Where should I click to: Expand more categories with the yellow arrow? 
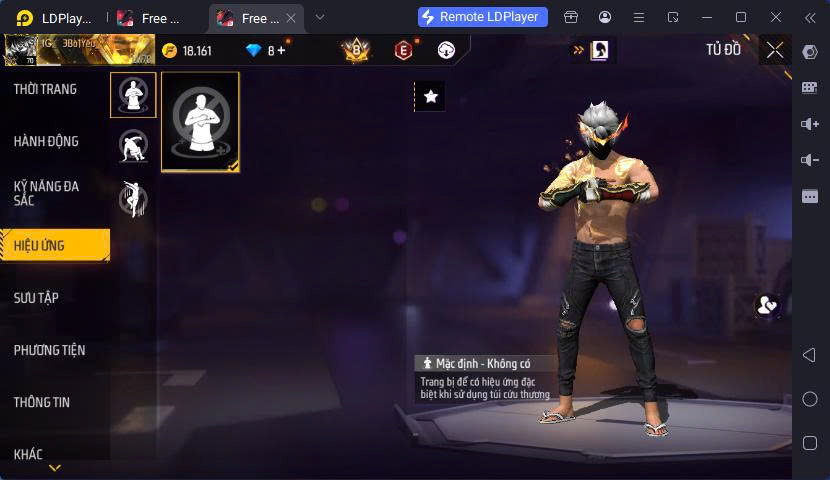[55, 468]
